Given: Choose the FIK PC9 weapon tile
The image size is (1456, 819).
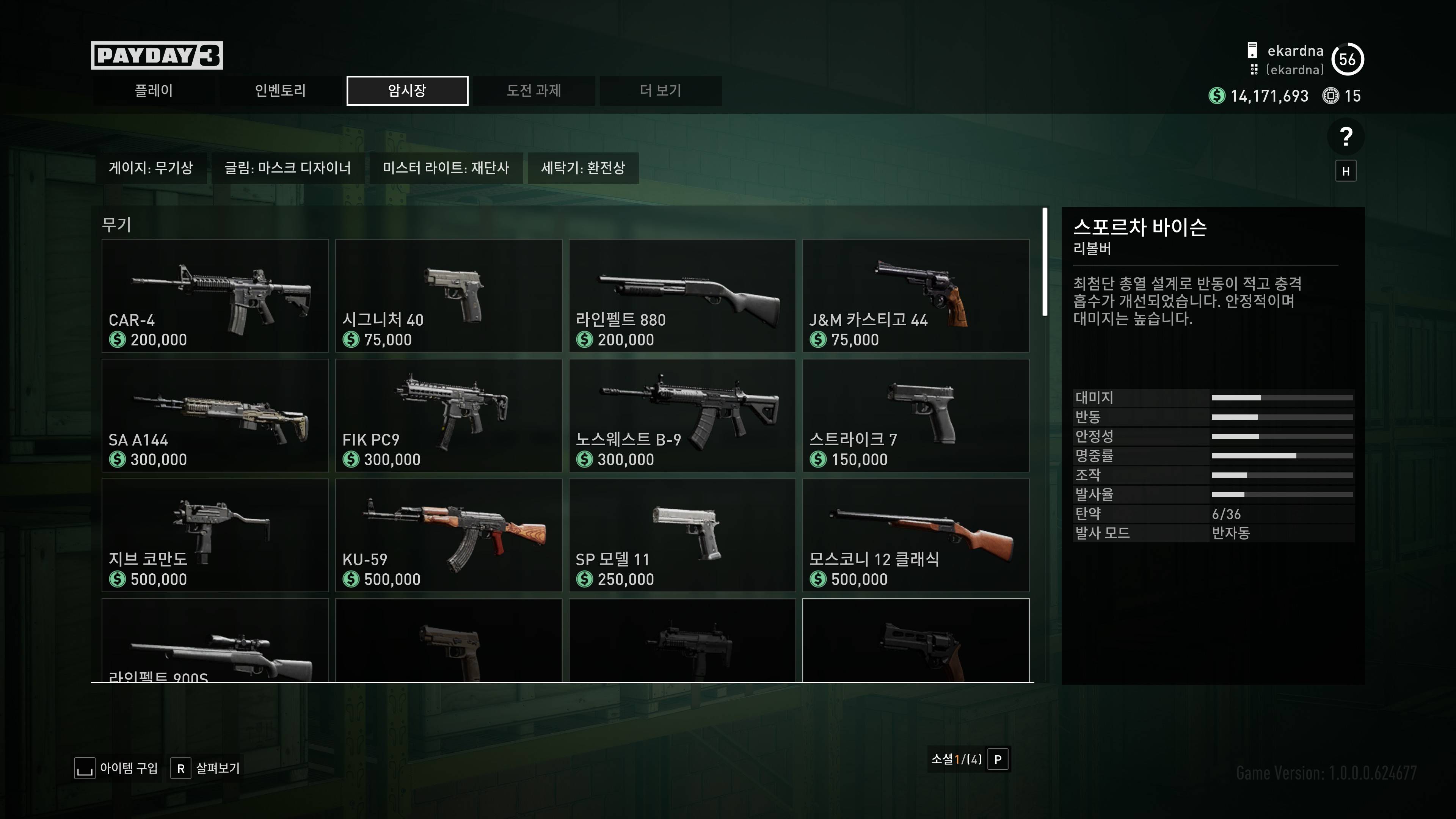Looking at the screenshot, I should coord(448,416).
